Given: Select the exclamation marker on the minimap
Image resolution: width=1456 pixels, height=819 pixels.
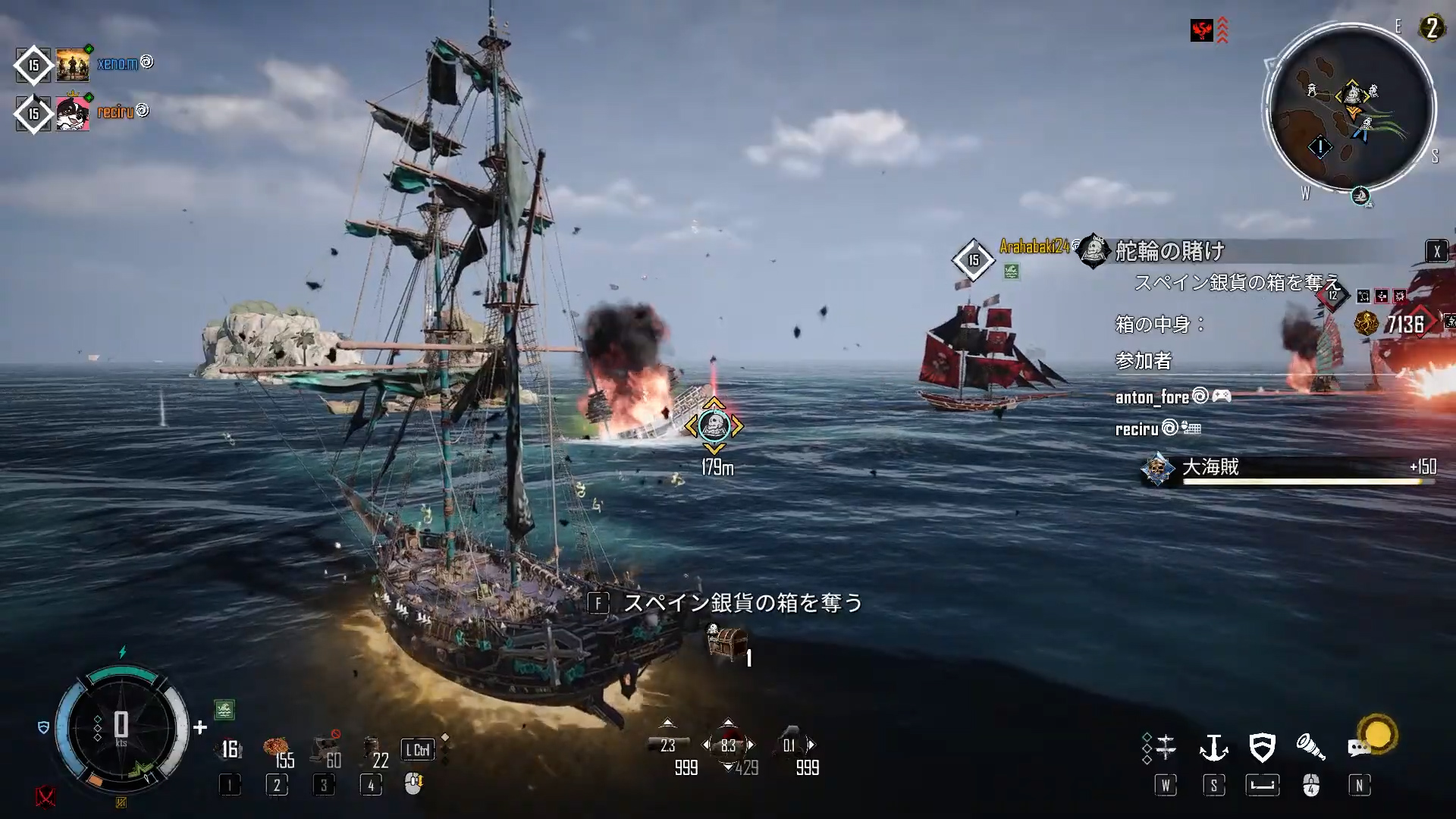Looking at the screenshot, I should [1319, 147].
